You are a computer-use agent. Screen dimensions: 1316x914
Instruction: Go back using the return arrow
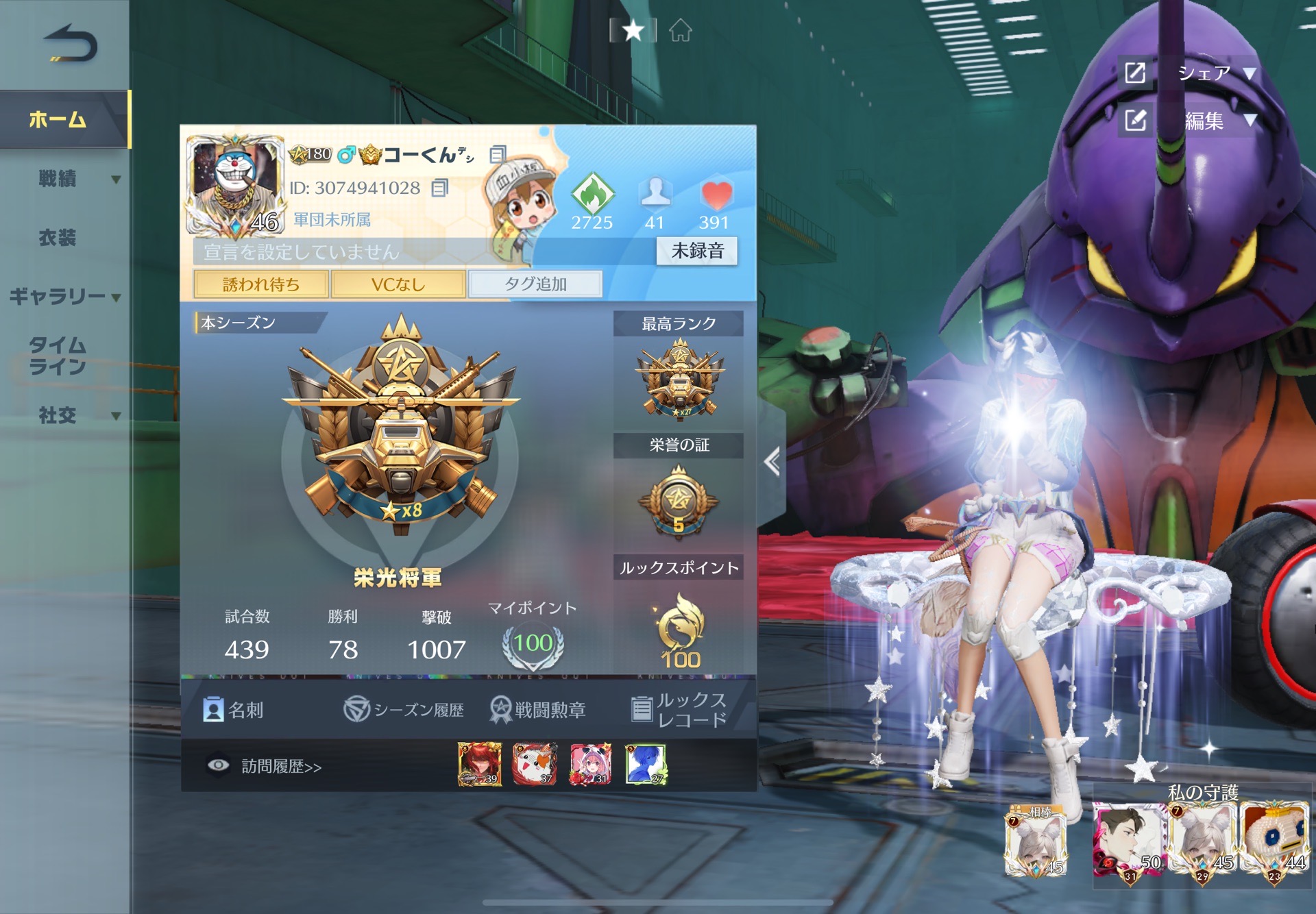(71, 43)
